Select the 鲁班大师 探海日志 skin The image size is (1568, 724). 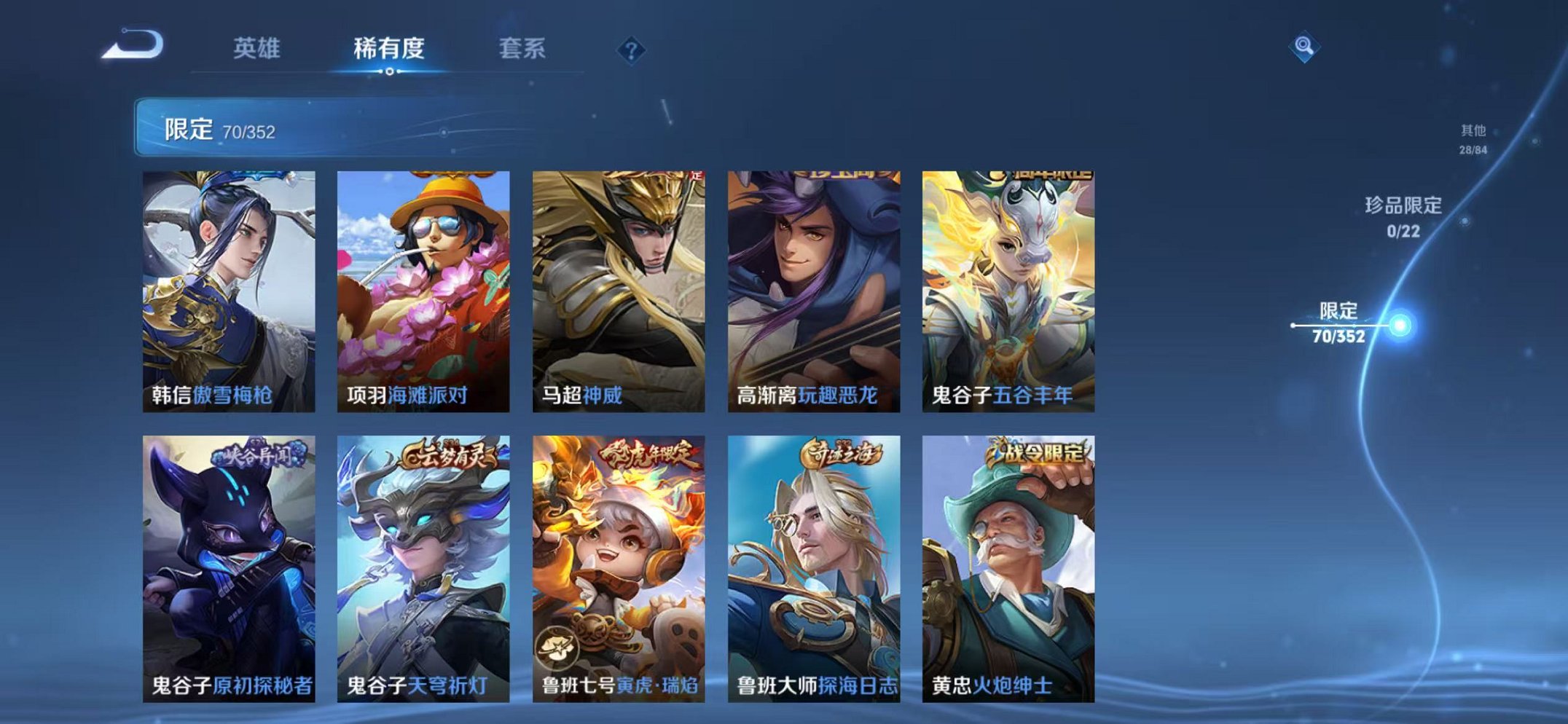[812, 568]
